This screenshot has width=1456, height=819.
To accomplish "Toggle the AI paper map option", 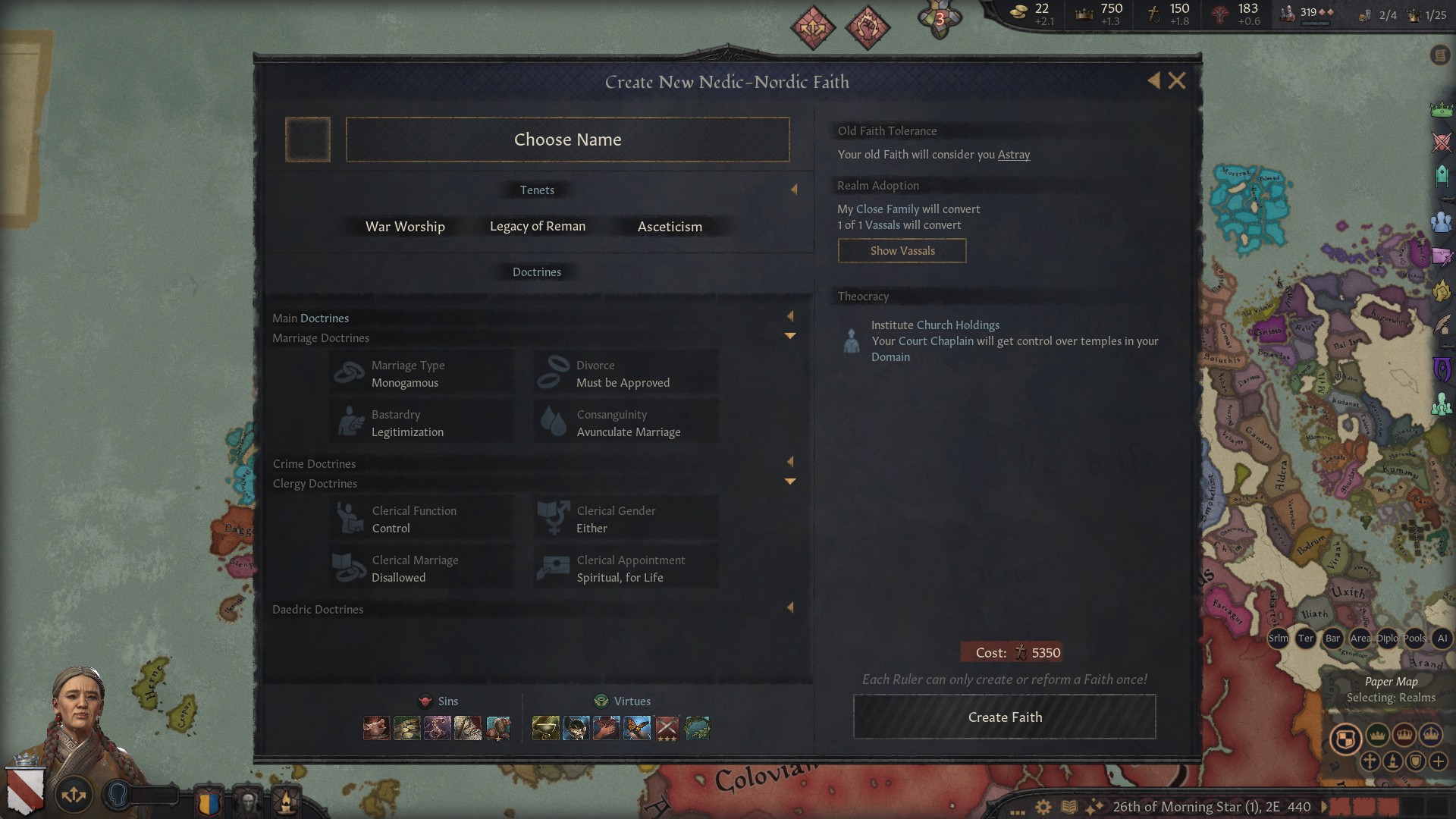I will coord(1442,638).
